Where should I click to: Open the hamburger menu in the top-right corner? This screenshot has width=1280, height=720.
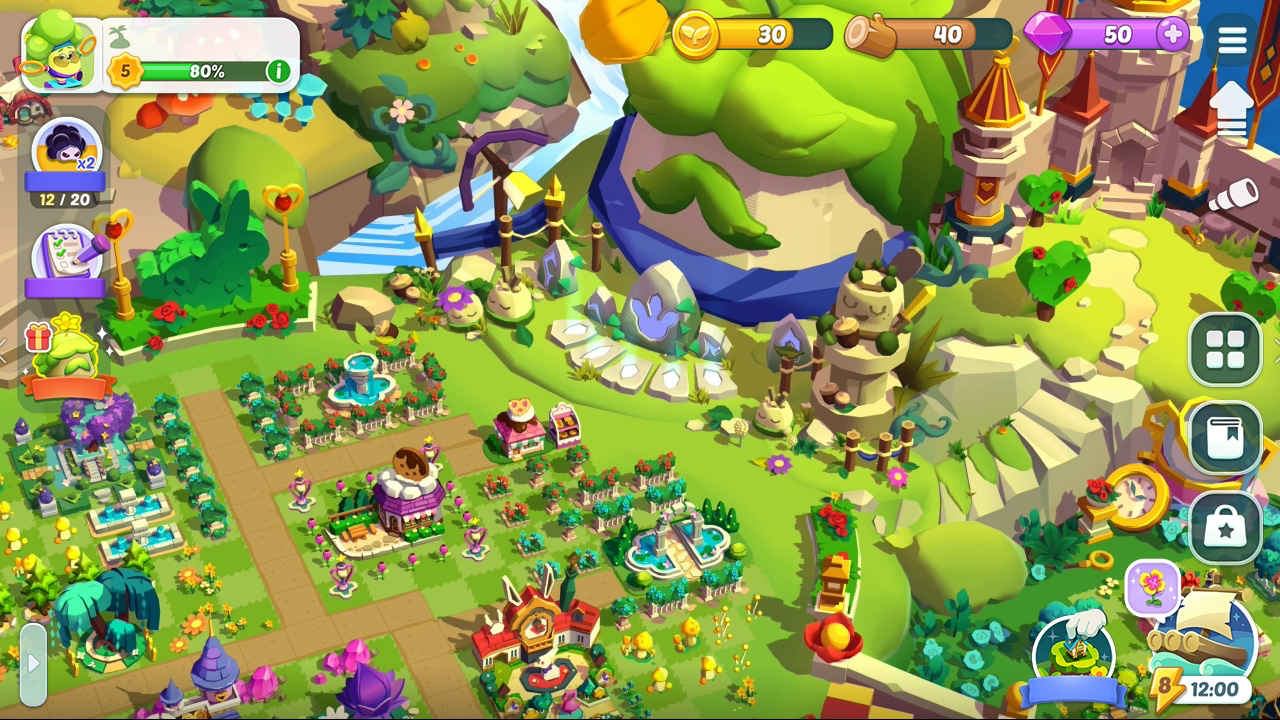pyautogui.click(x=1232, y=38)
